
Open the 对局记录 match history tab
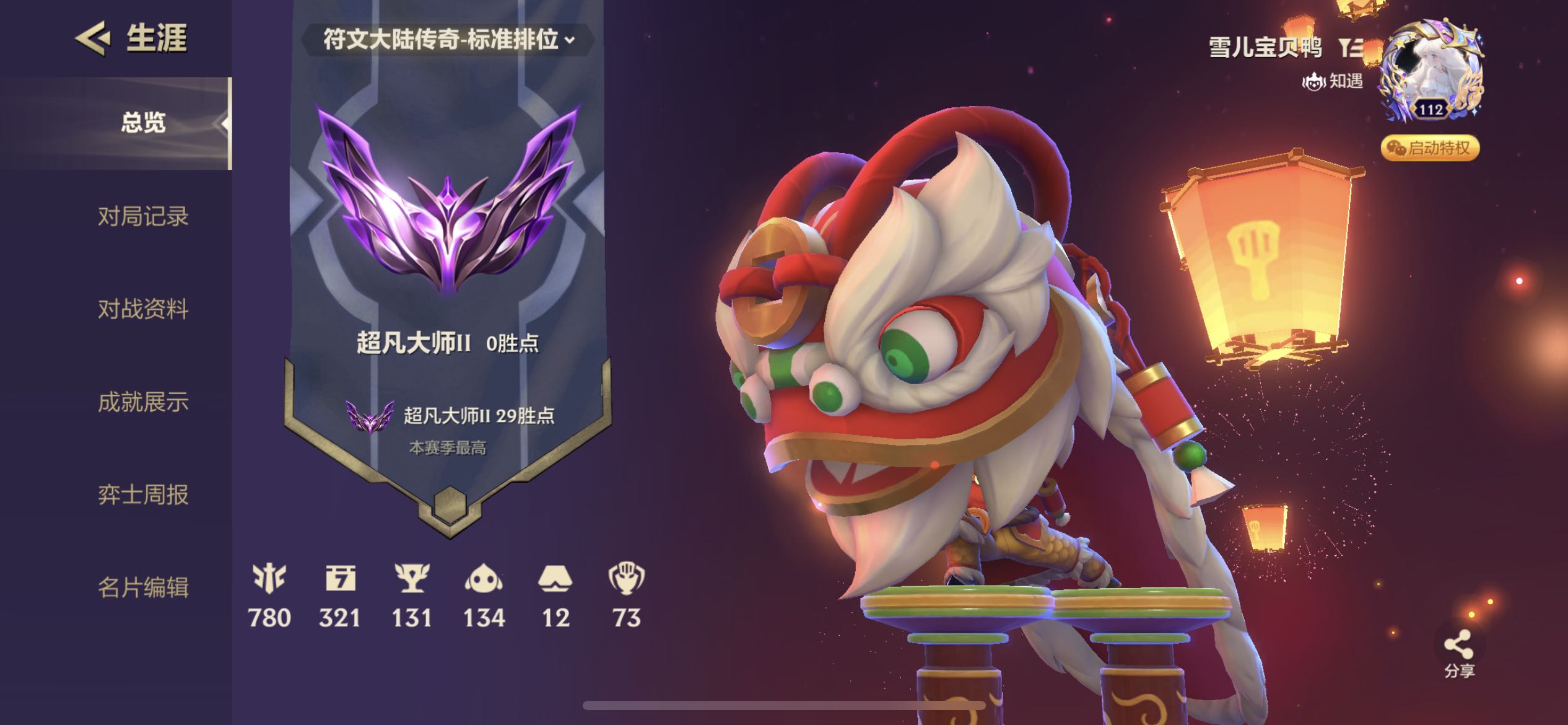point(143,216)
